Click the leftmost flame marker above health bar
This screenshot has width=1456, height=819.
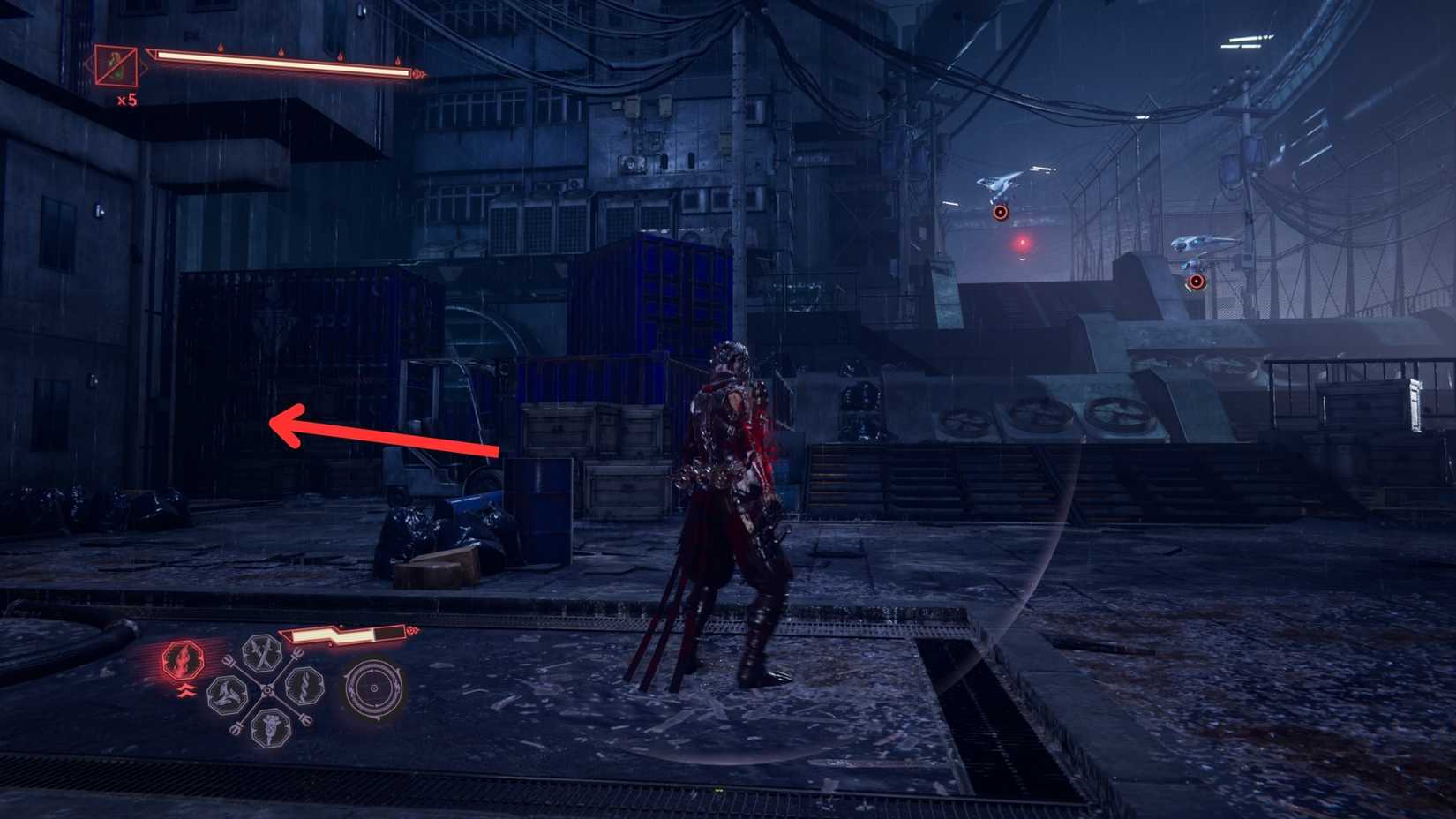coord(221,45)
